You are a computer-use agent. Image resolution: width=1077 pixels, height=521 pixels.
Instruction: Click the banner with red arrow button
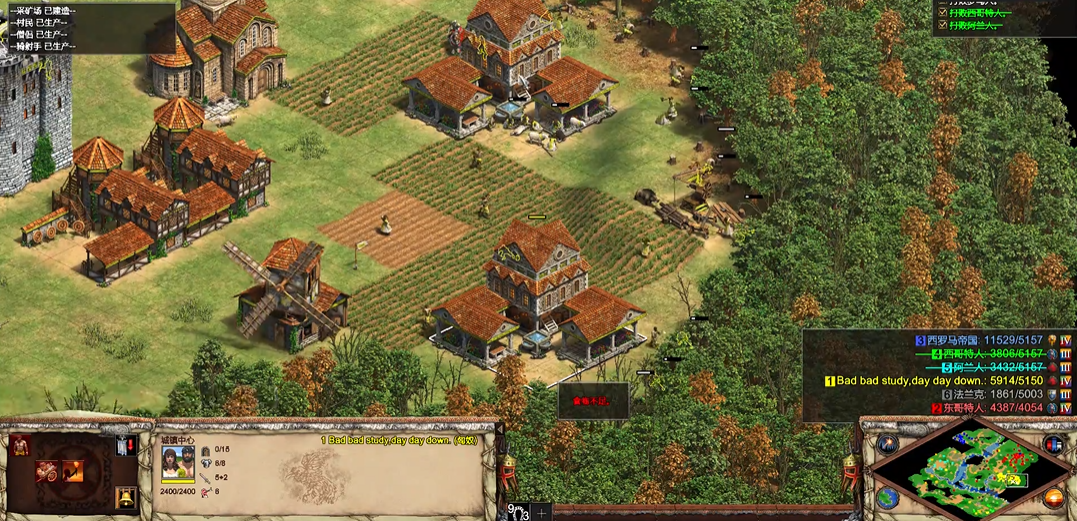[x=126, y=447]
